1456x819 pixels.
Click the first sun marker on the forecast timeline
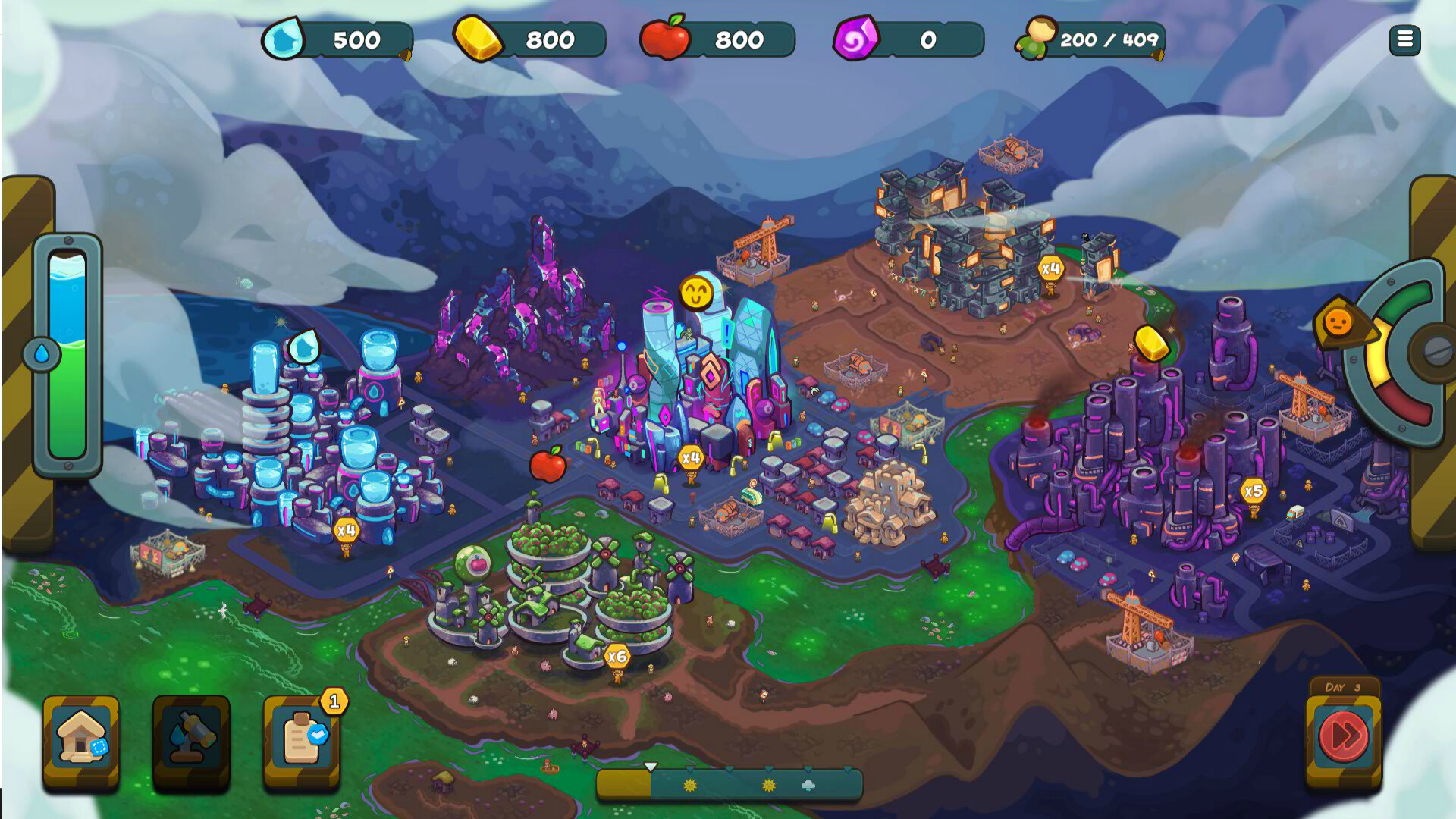689,786
